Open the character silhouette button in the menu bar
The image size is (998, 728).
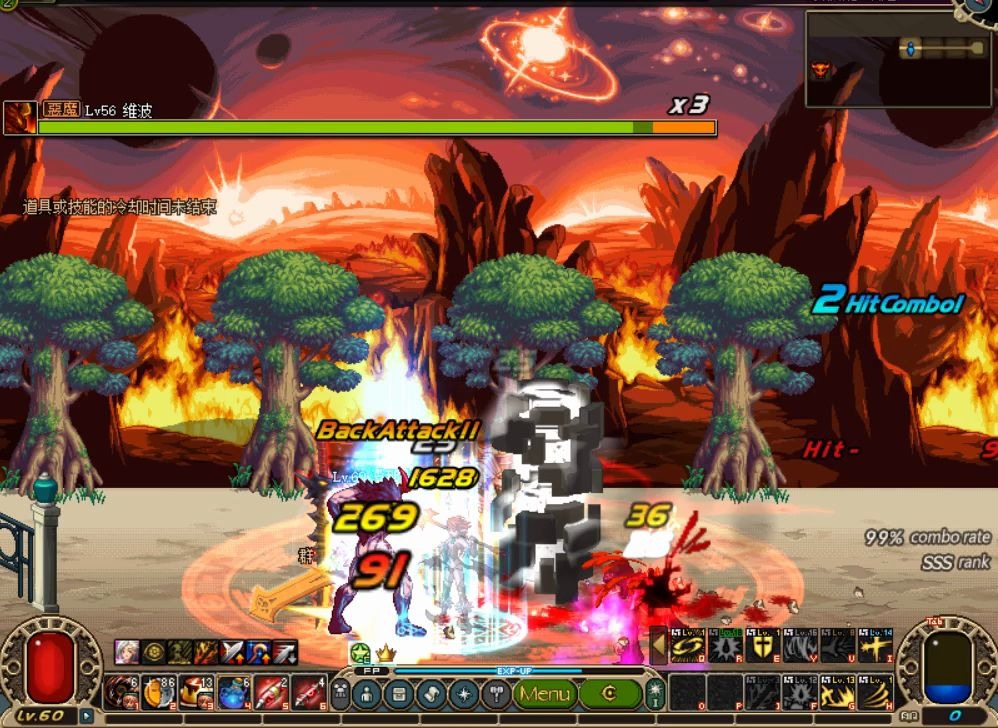click(367, 693)
